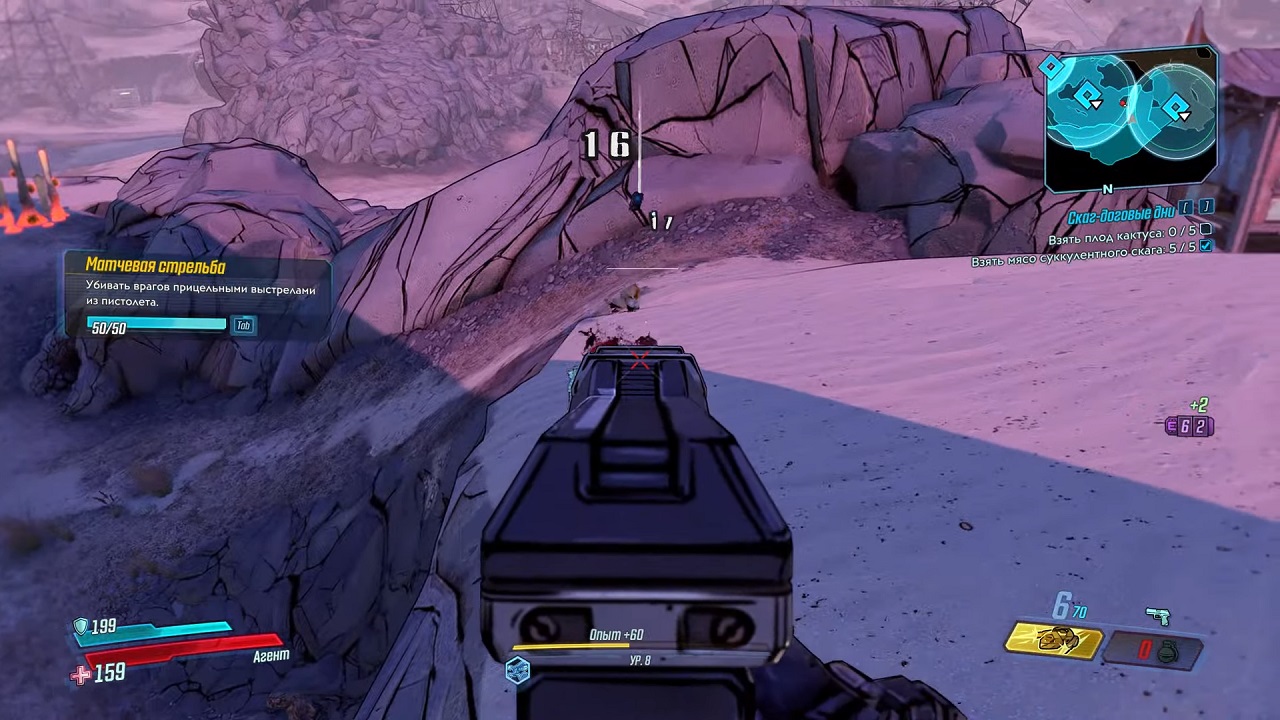Screen dimensions: 1280x720
Task: Click the grenade icon next to the red zero
Action: [1167, 652]
